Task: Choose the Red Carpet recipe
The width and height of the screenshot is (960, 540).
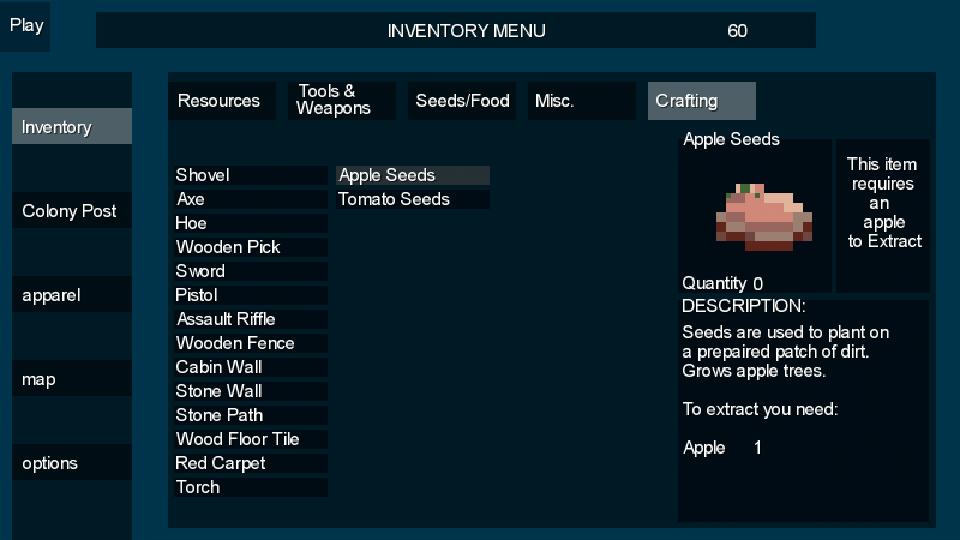Action: click(x=250, y=463)
